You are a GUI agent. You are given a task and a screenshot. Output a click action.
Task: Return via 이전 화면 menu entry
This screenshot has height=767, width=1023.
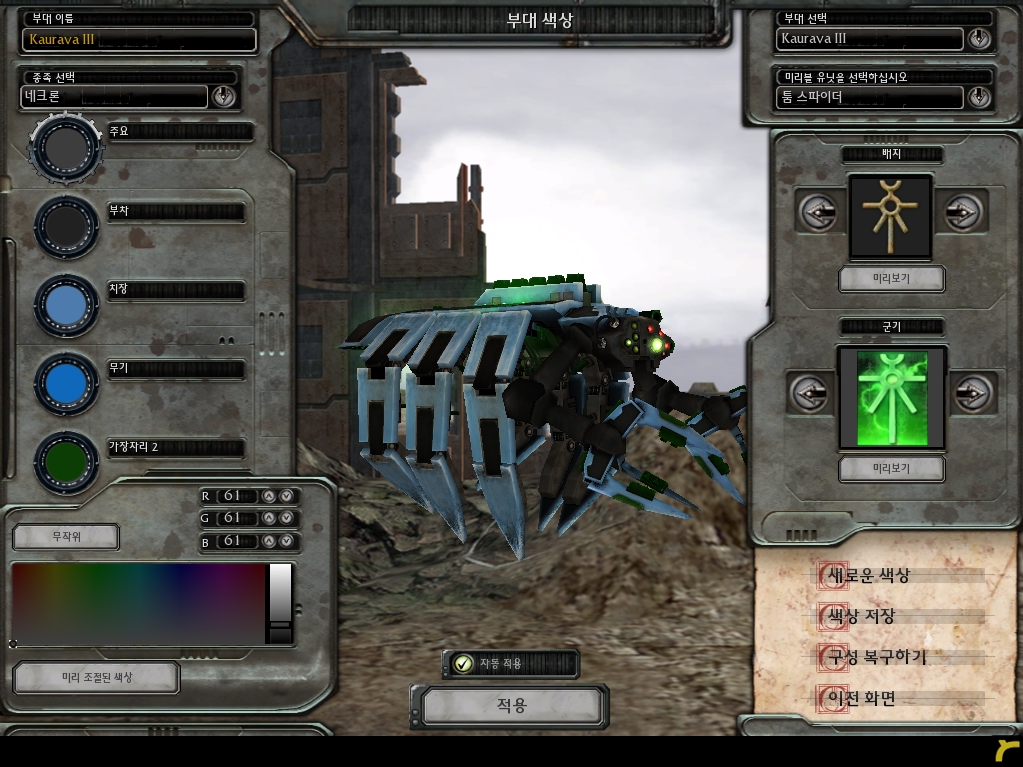pos(858,699)
